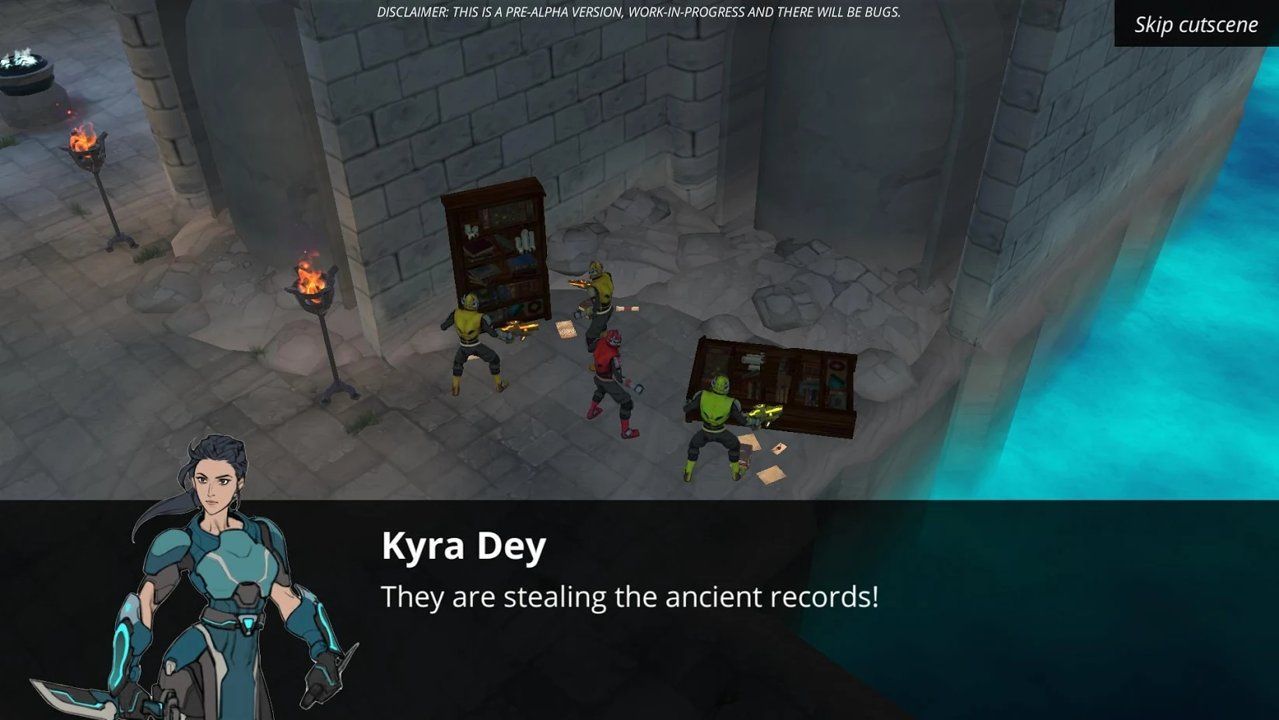This screenshot has height=720, width=1279.
Task: Skip the cutscene
Action: click(x=1196, y=24)
